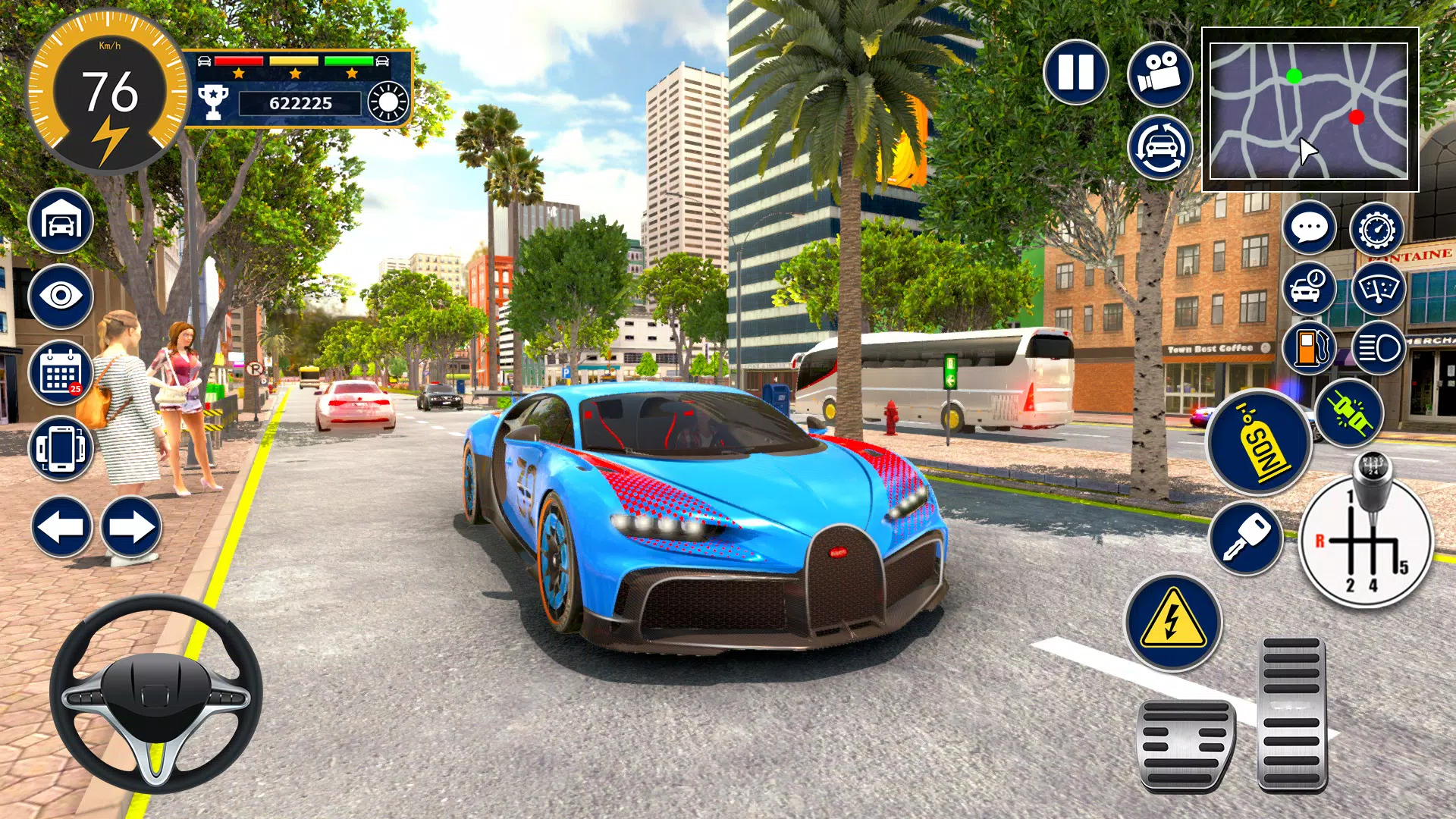
Task: Toggle the camera eye view
Action: (62, 293)
